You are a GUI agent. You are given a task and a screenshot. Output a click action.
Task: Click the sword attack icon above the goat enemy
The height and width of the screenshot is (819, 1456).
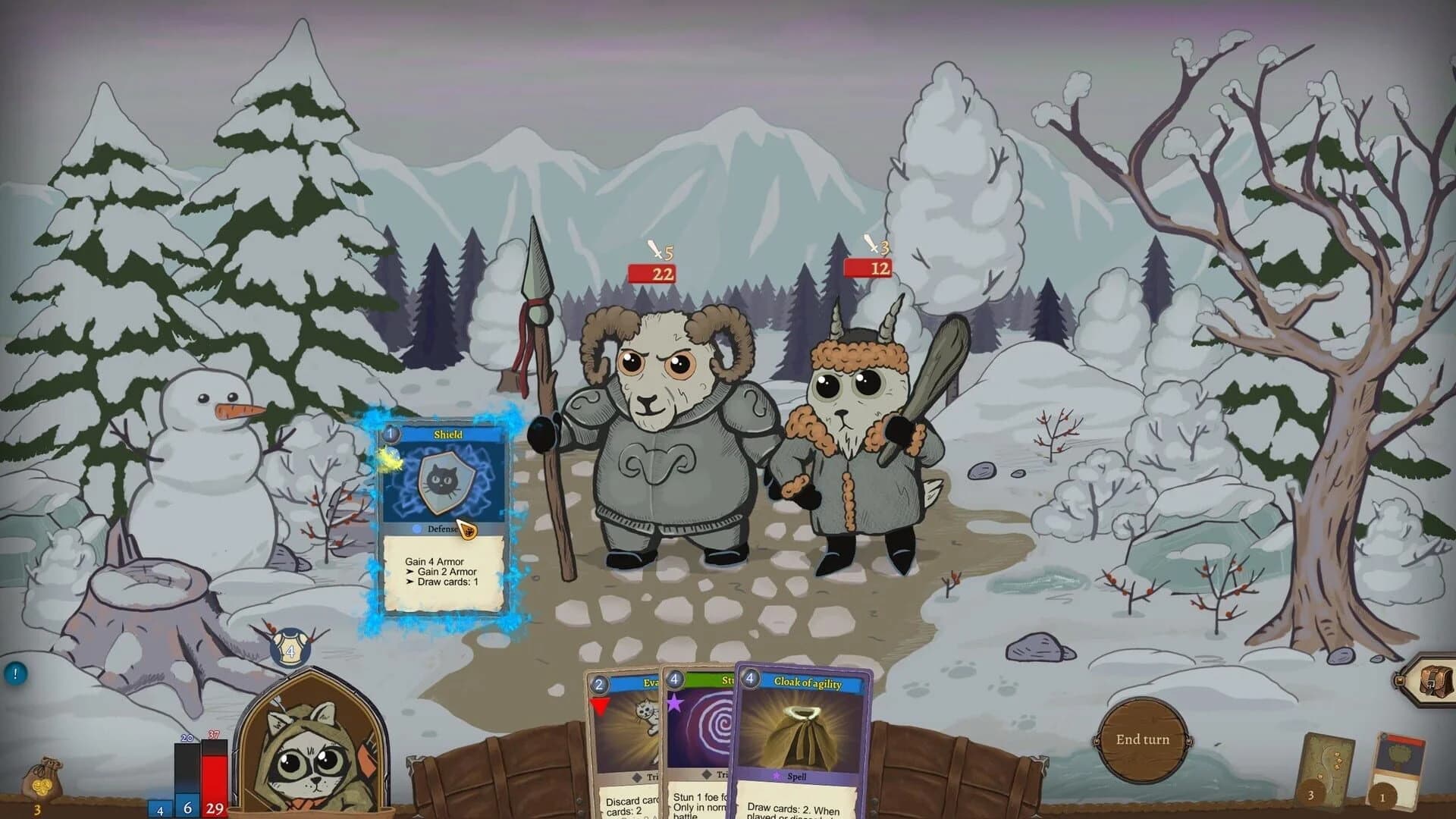click(x=872, y=244)
